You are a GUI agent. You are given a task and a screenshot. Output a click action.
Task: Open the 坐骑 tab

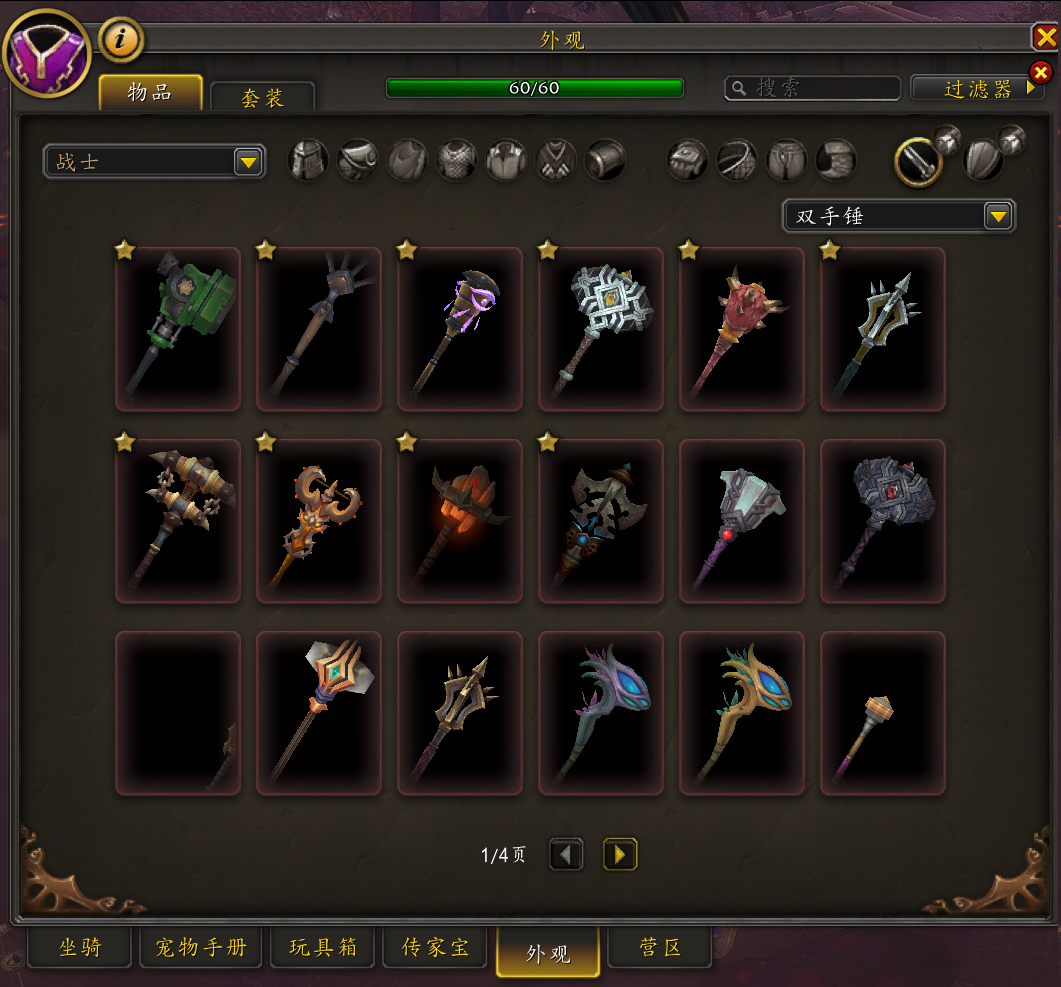(x=80, y=947)
